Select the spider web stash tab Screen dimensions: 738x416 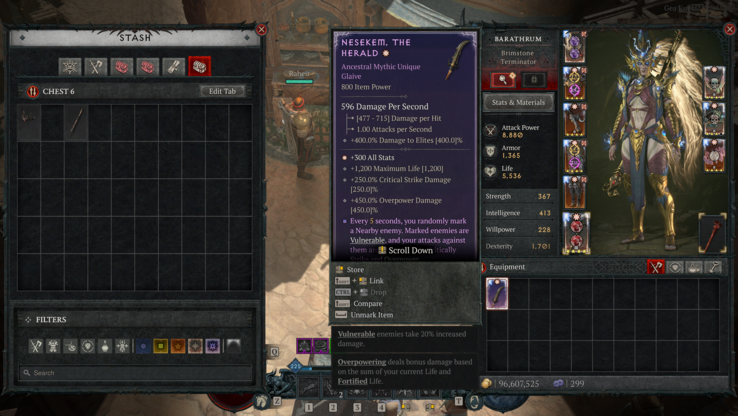[69, 67]
